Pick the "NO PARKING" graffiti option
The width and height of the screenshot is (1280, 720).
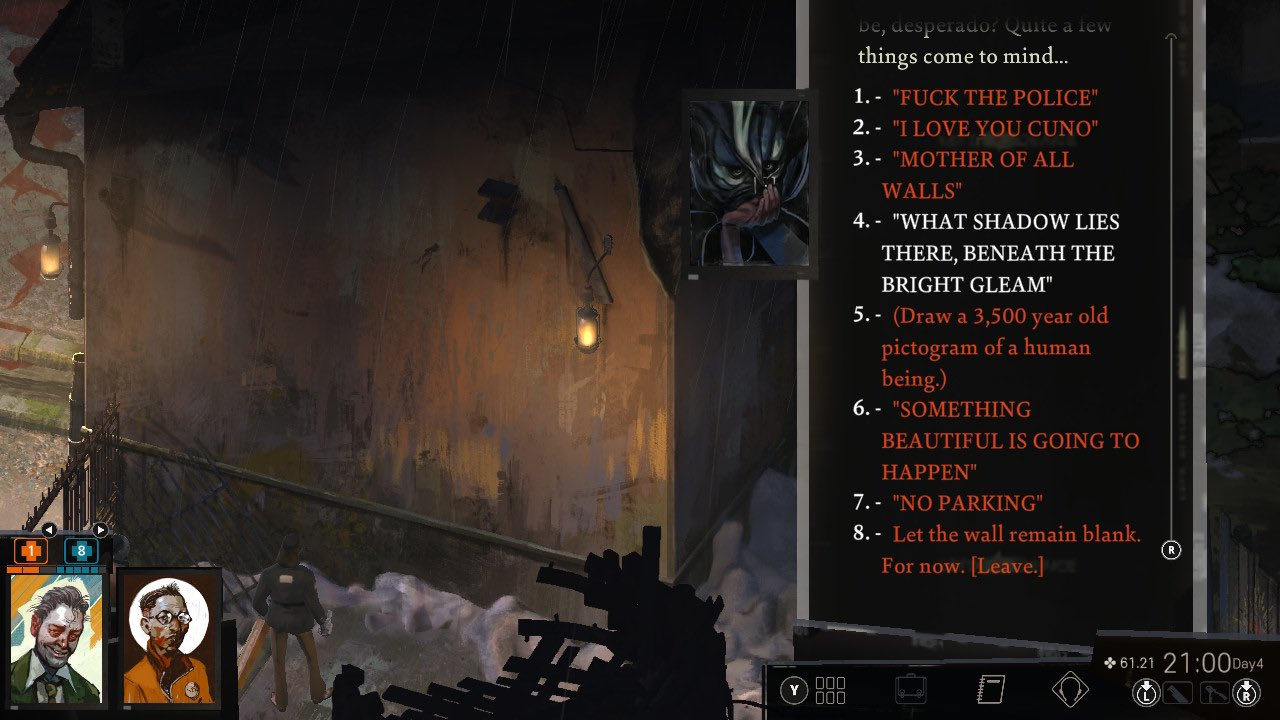coord(966,503)
